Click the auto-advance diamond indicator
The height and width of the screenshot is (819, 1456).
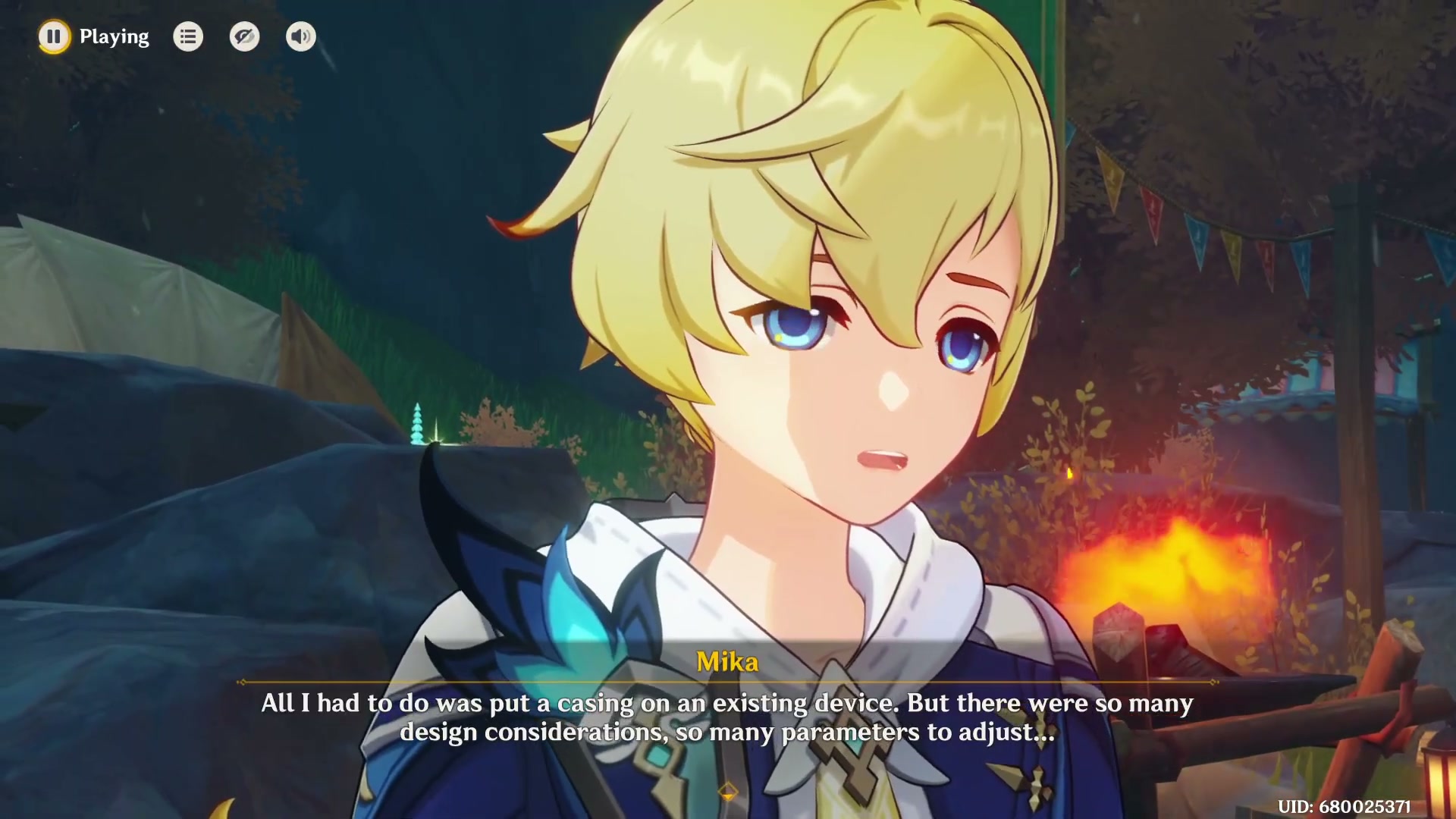coord(728,789)
